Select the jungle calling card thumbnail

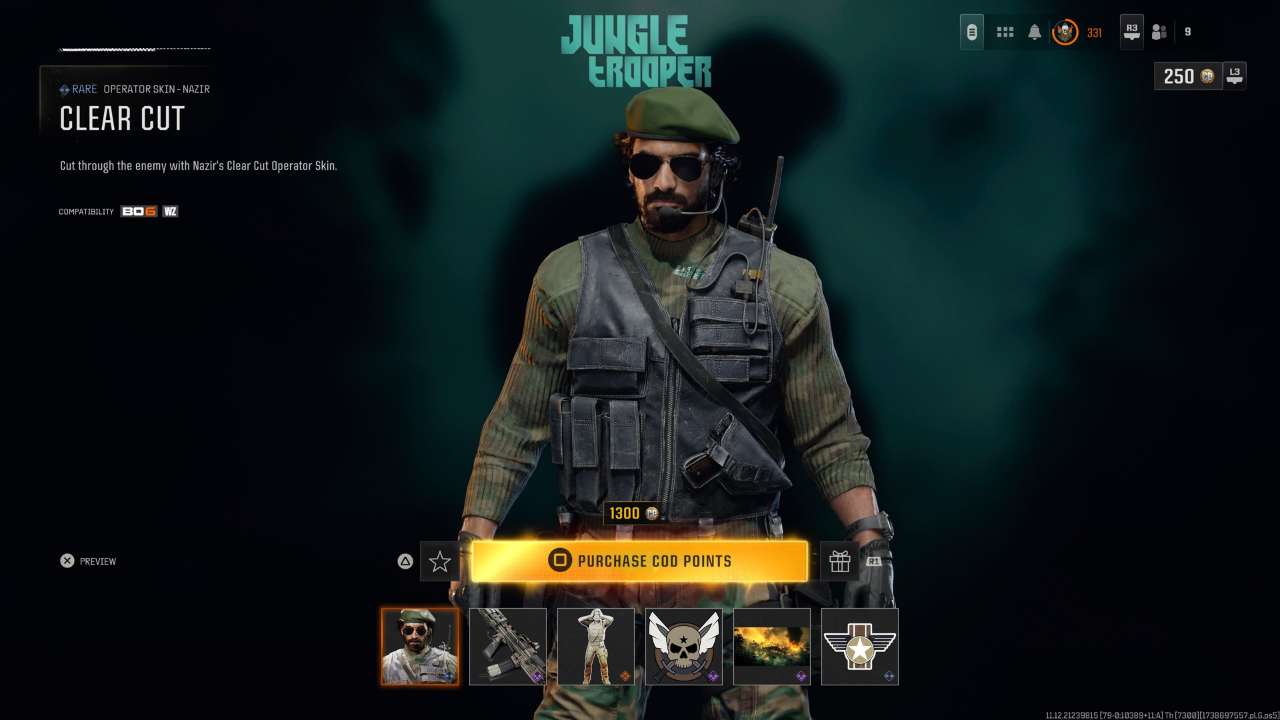click(771, 646)
